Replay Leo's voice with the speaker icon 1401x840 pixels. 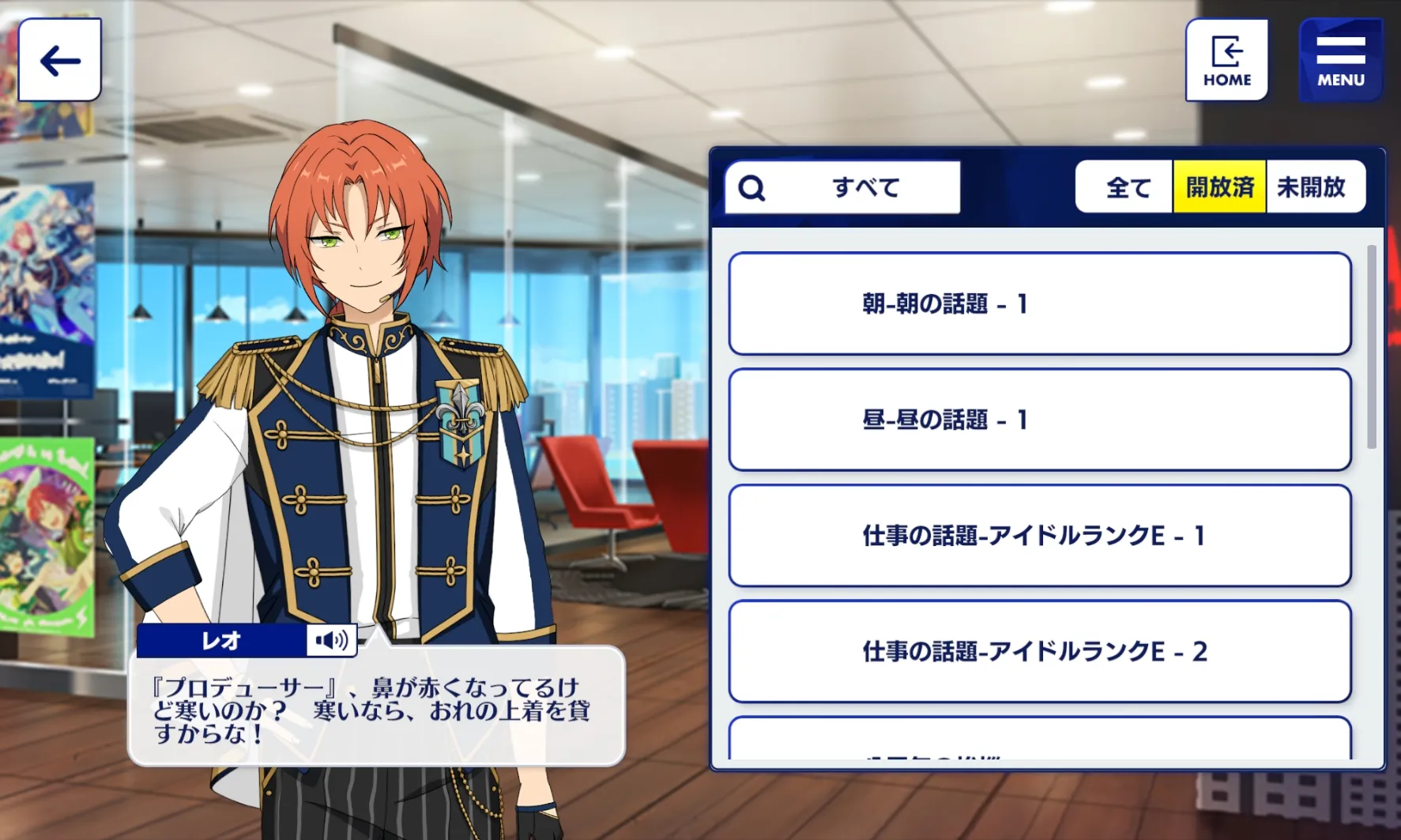tap(332, 640)
